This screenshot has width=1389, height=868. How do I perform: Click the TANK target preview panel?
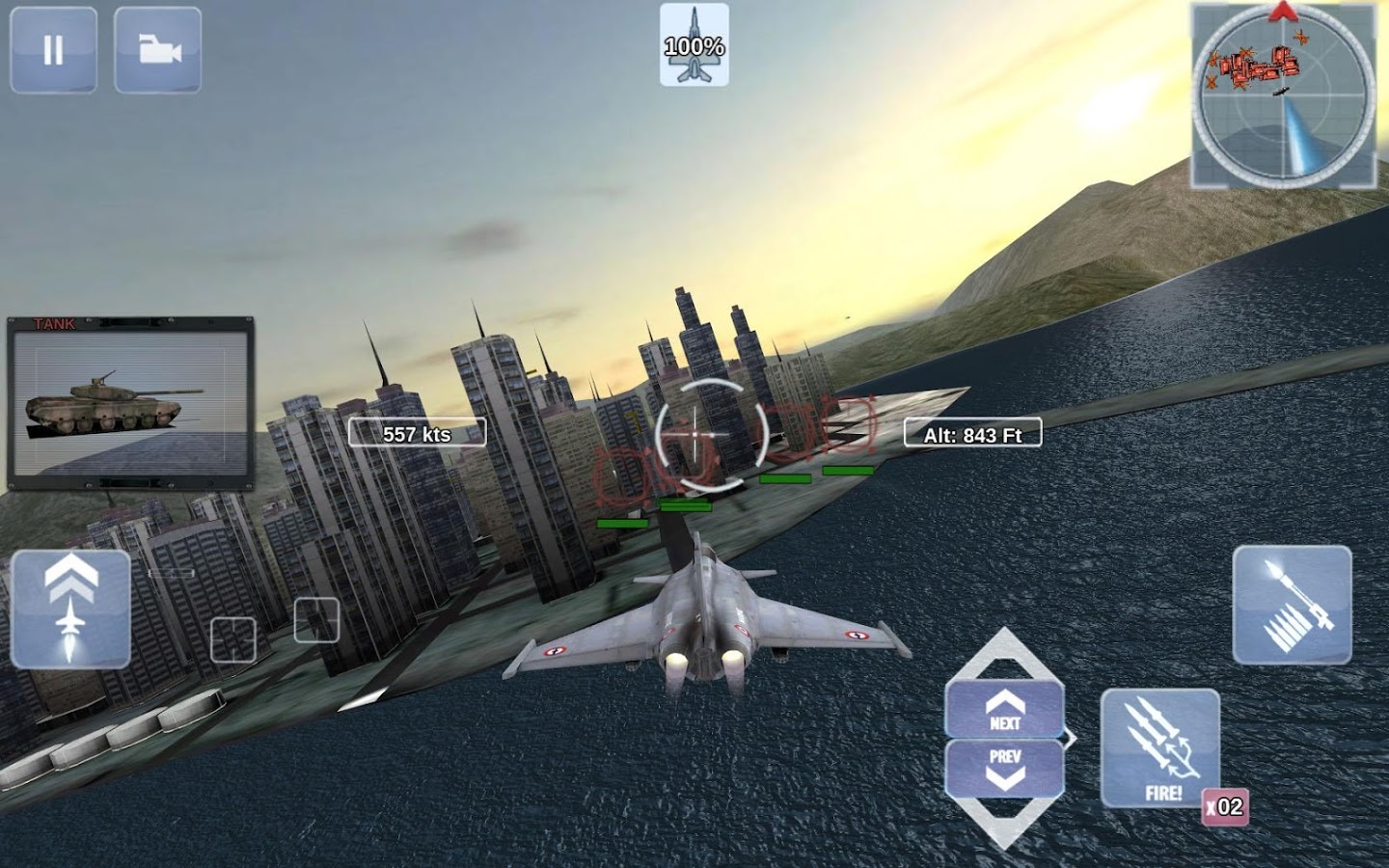[131, 403]
